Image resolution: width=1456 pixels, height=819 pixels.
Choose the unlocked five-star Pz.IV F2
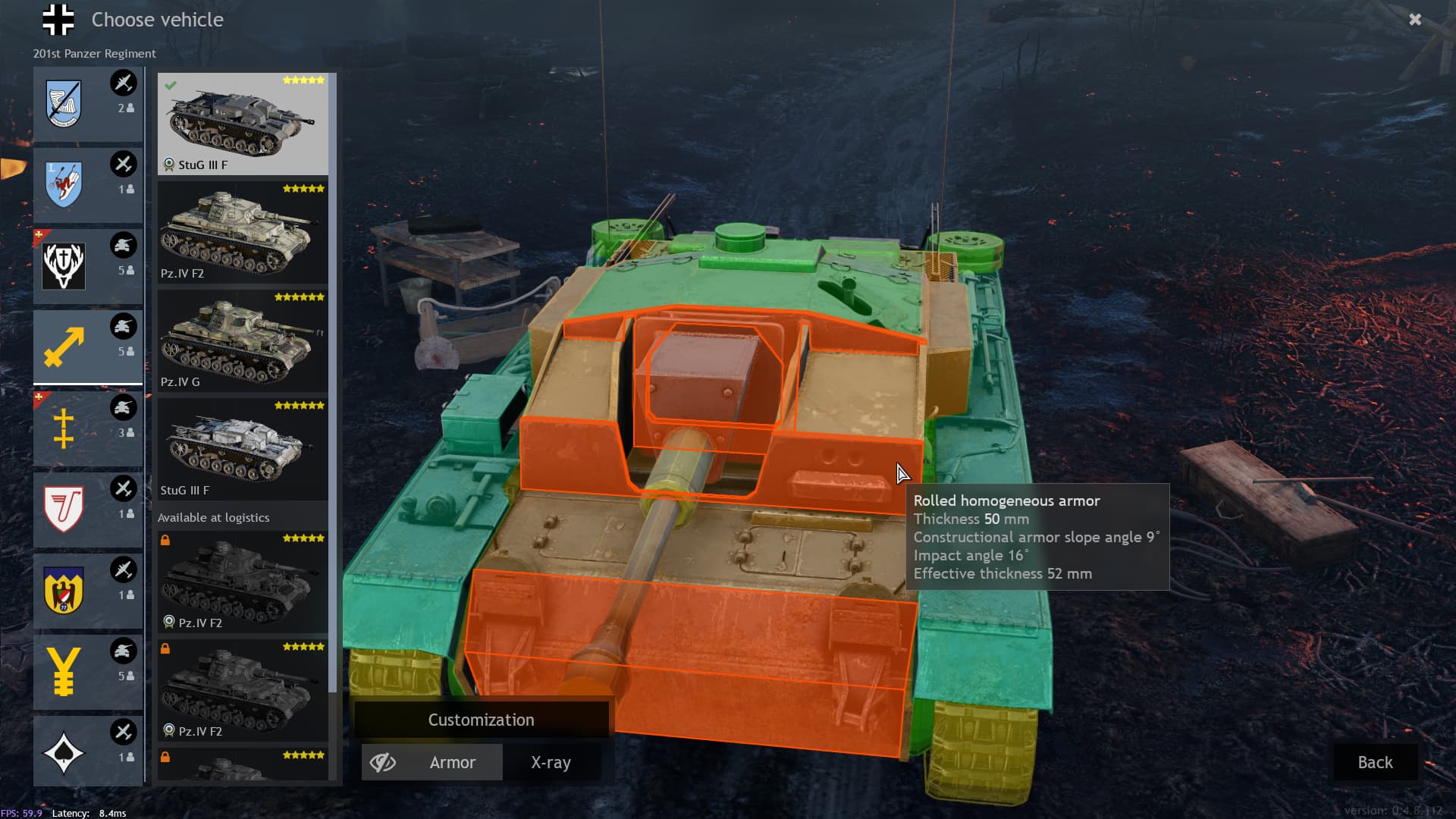tap(243, 231)
